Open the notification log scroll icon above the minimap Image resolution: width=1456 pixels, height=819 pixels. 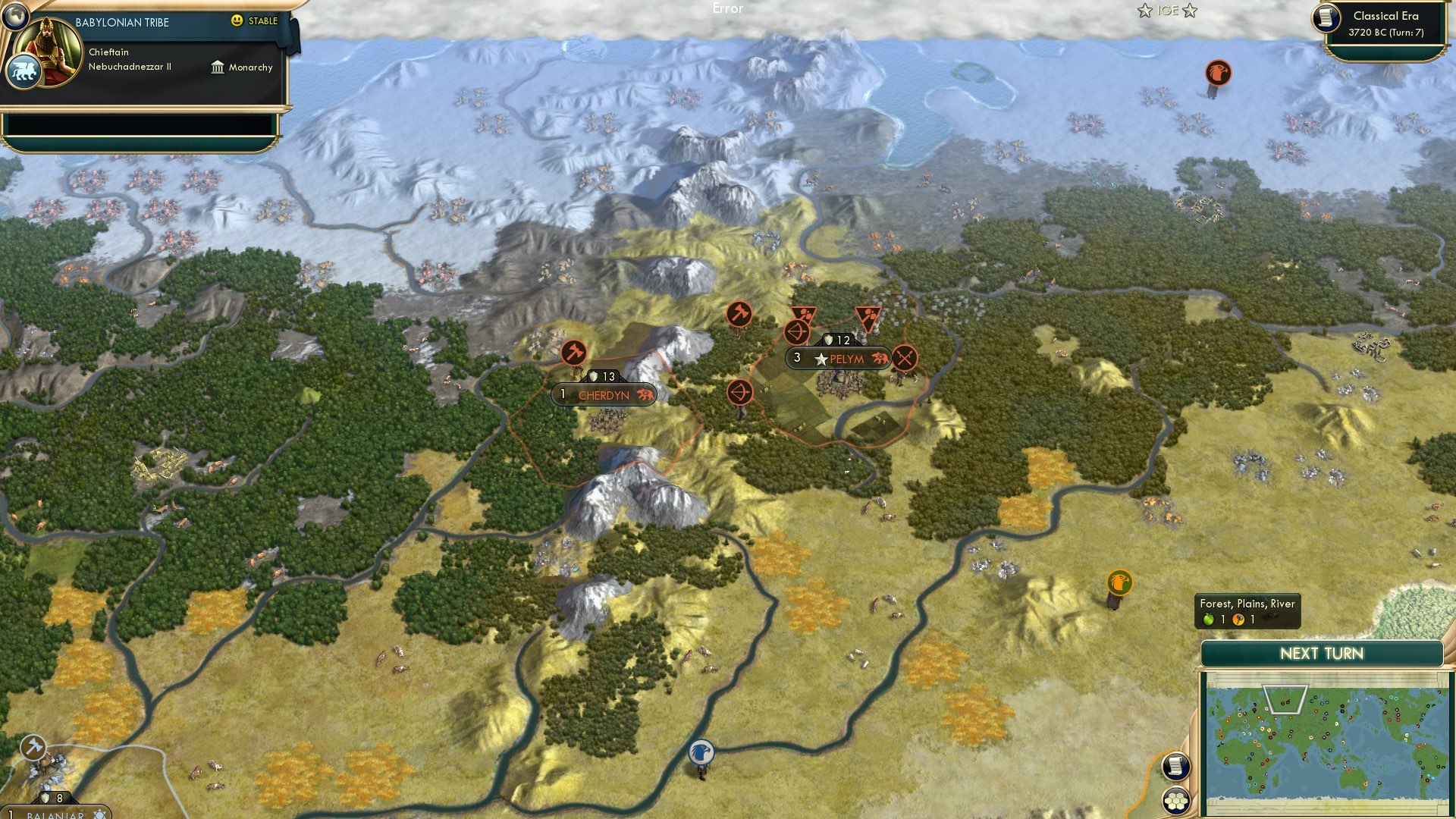point(1175,767)
